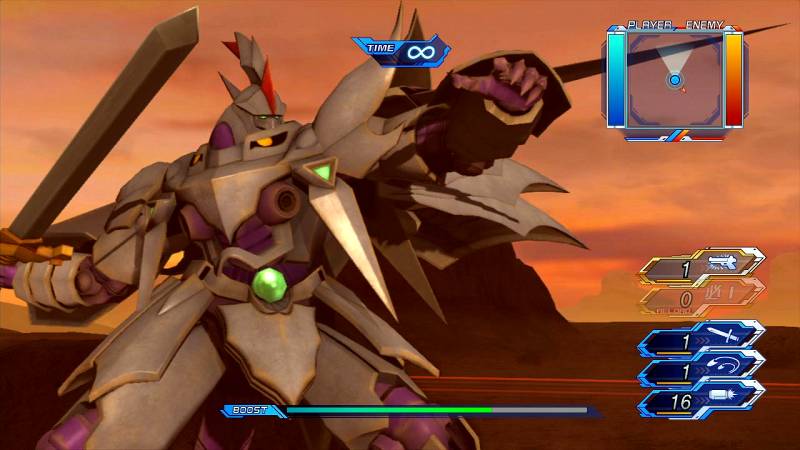Select the orange enemy marker on radar
Viewport: 800px width, 450px height.
coord(684,90)
